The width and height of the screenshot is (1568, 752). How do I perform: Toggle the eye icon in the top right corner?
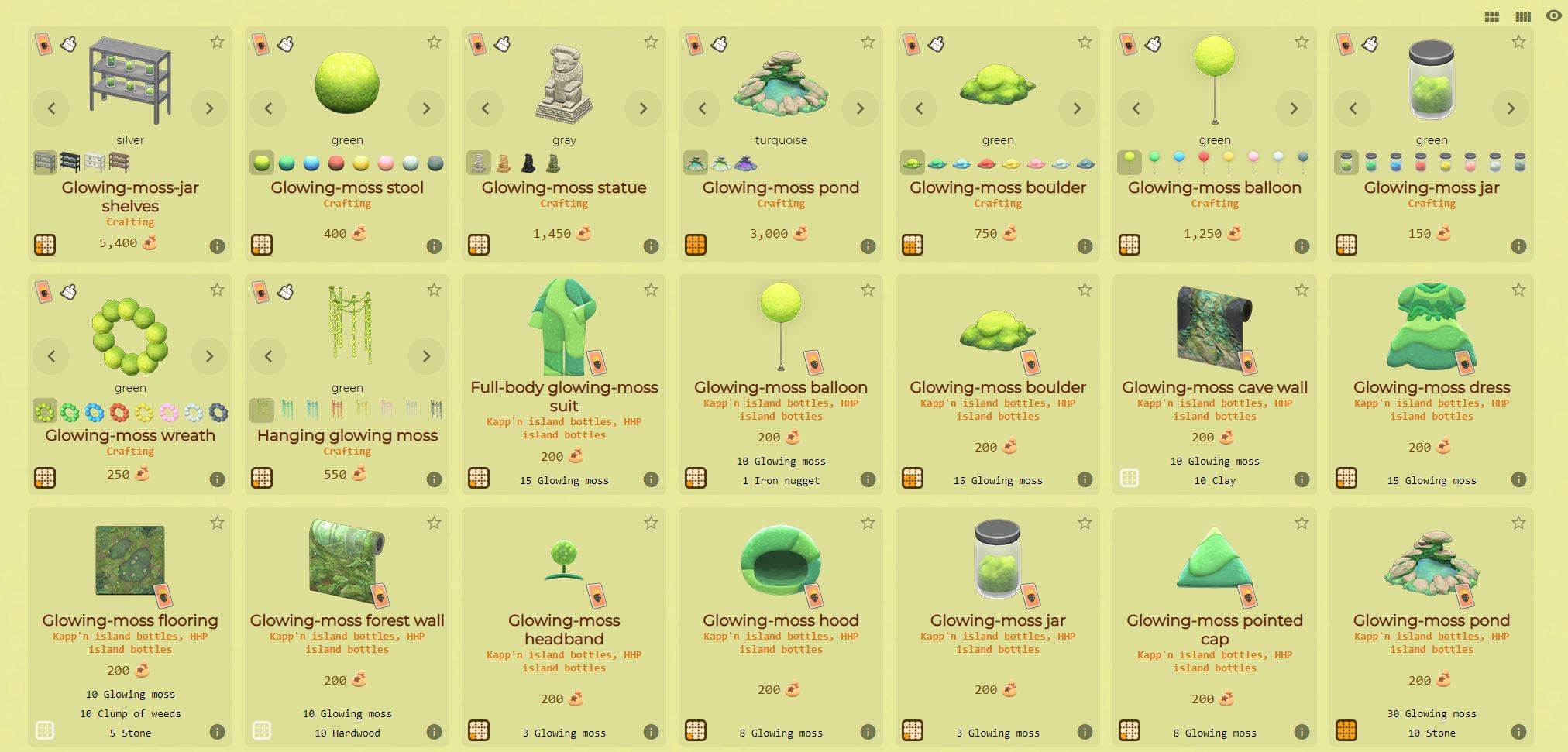(1552, 15)
